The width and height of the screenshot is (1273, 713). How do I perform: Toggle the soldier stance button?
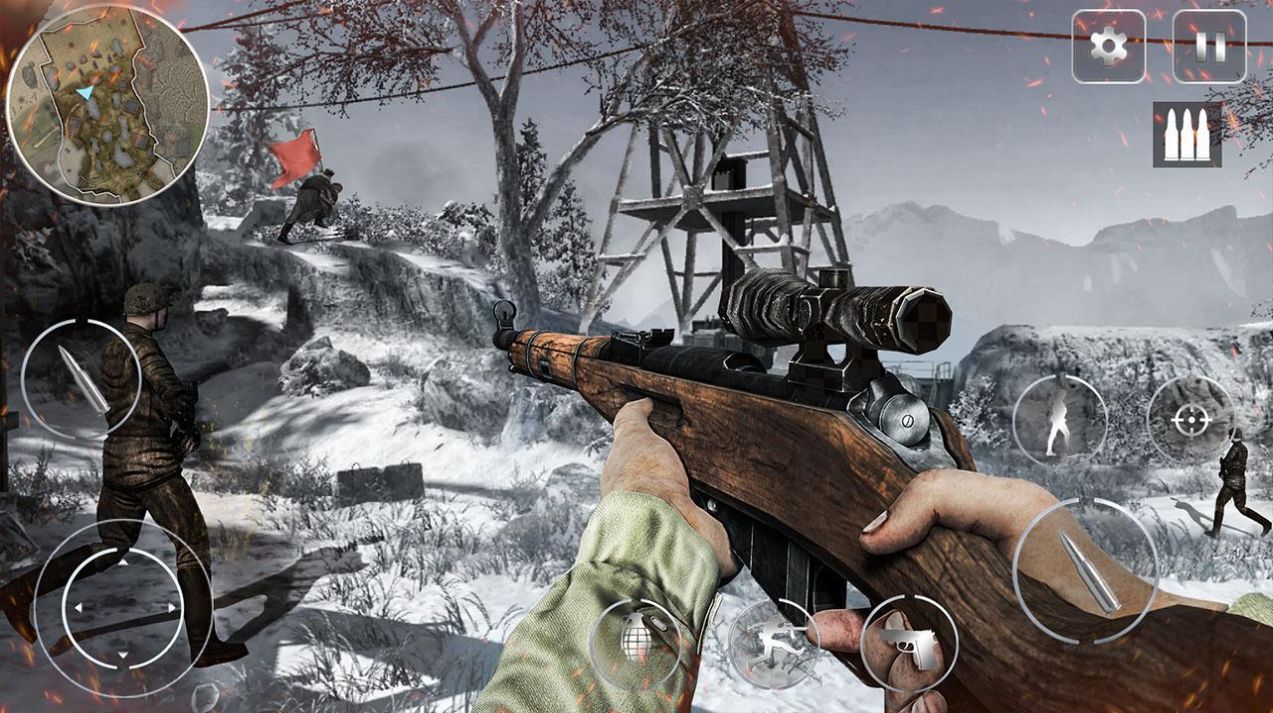(1059, 420)
